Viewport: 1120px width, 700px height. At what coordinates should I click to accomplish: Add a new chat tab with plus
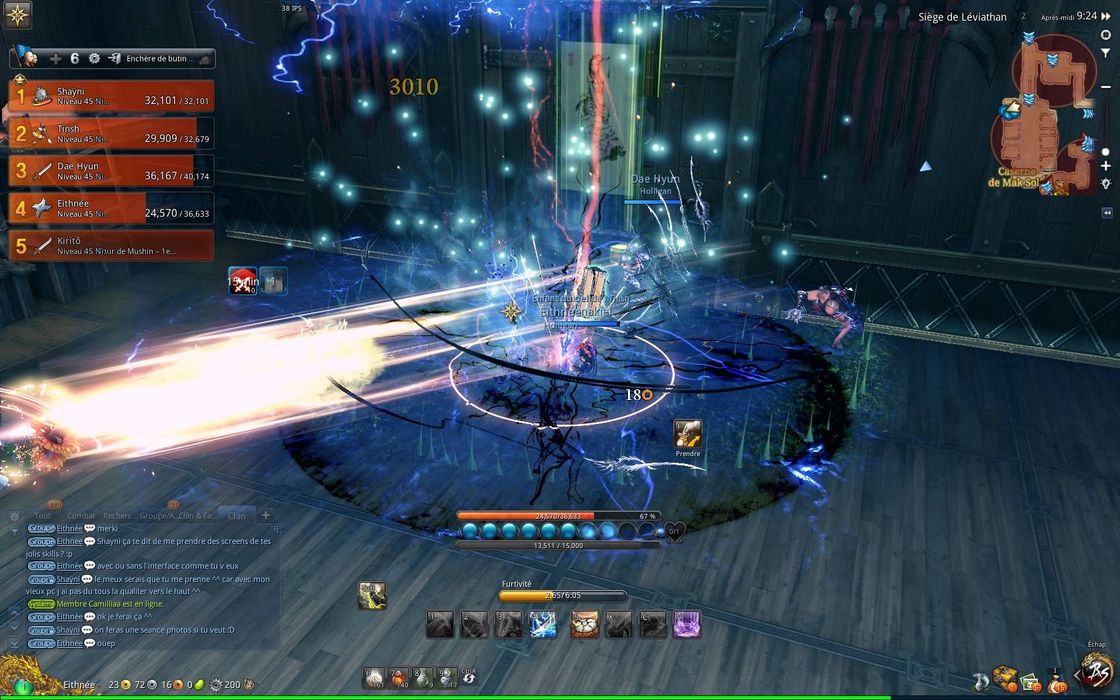point(265,515)
